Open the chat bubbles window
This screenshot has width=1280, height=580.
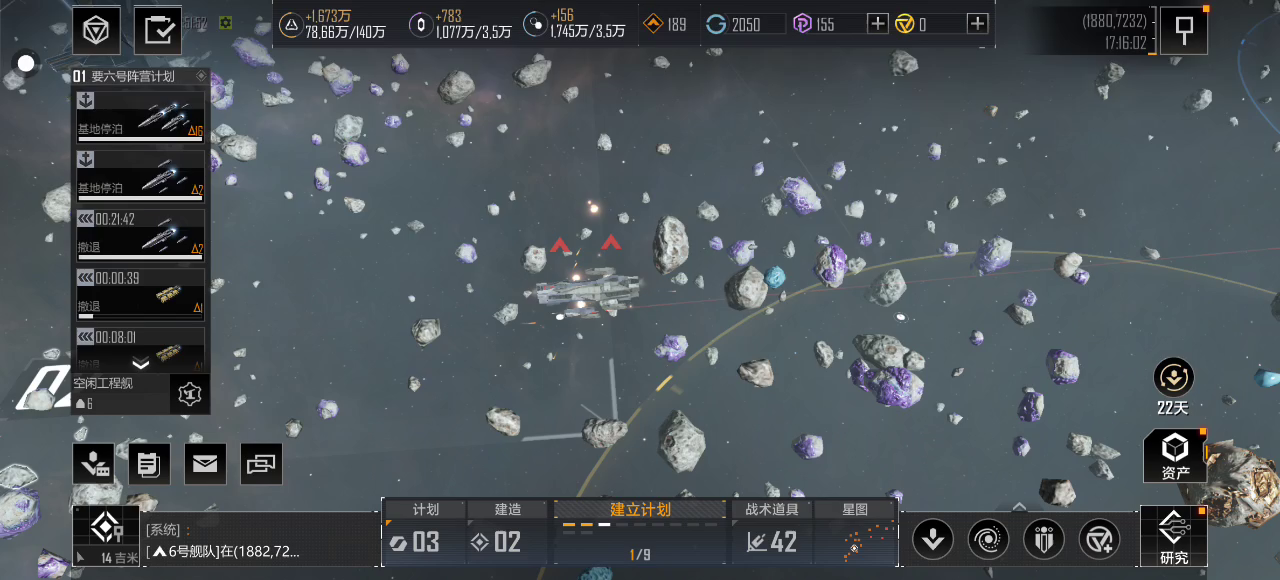click(x=261, y=464)
